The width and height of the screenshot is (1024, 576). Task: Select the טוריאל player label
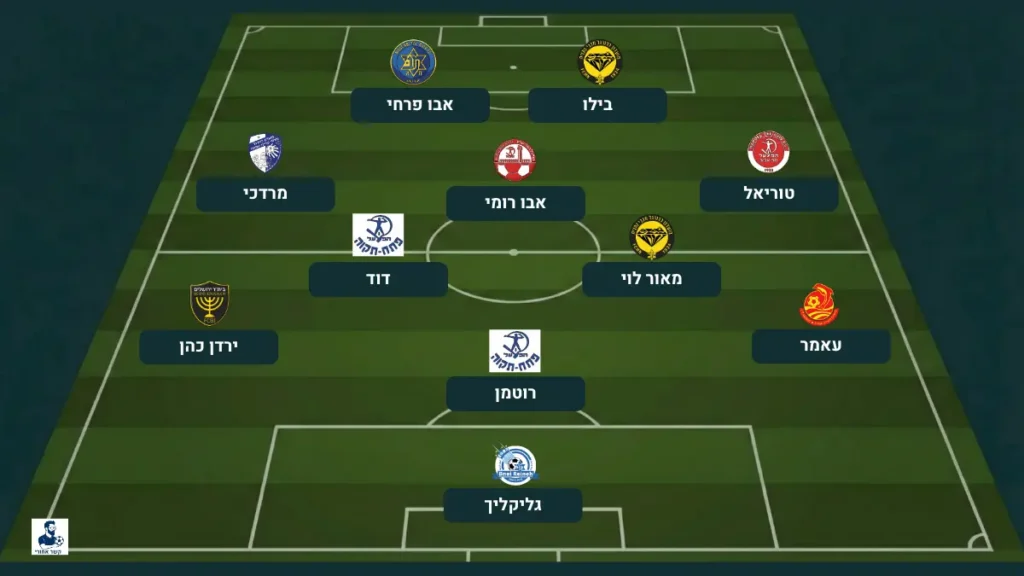pos(768,194)
